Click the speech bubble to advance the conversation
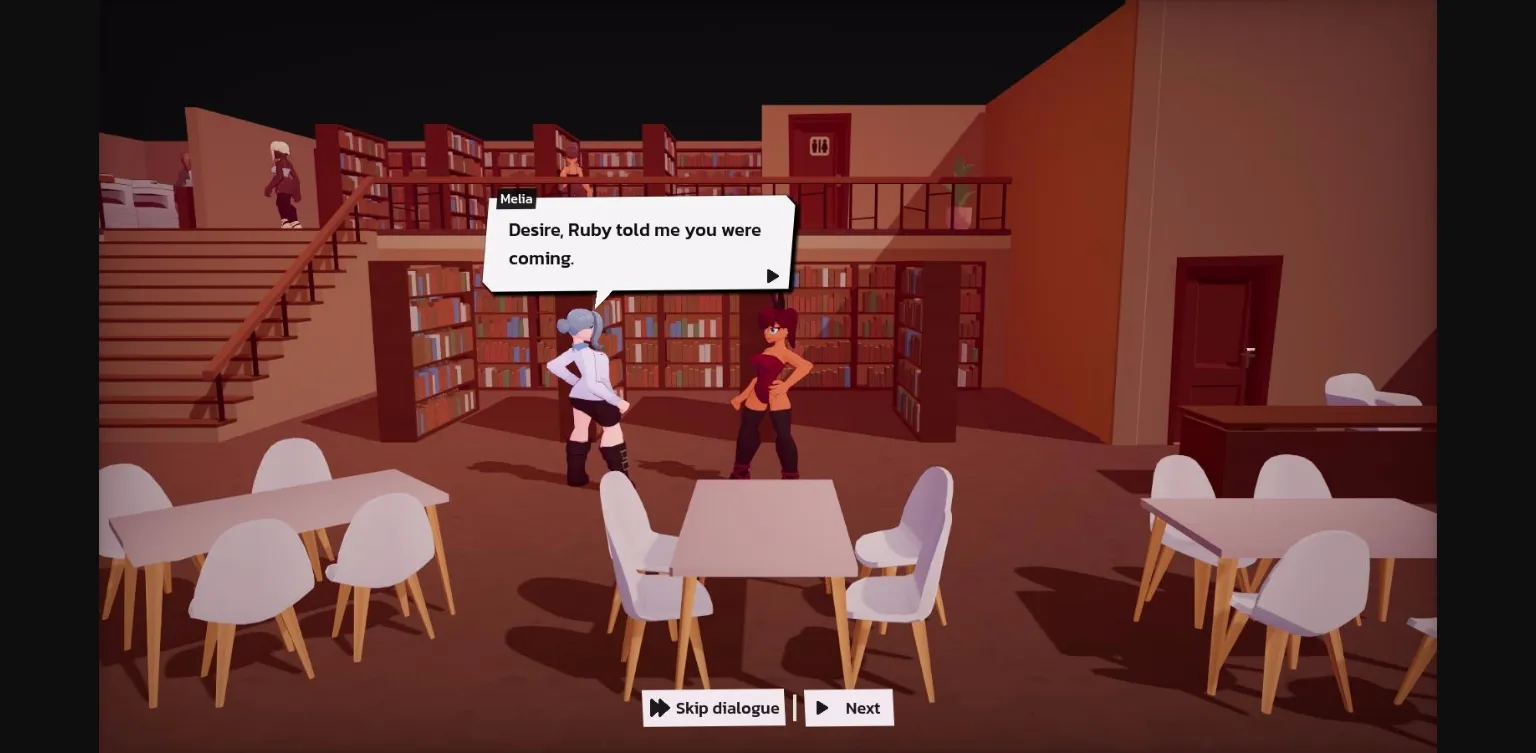 pyautogui.click(x=640, y=243)
